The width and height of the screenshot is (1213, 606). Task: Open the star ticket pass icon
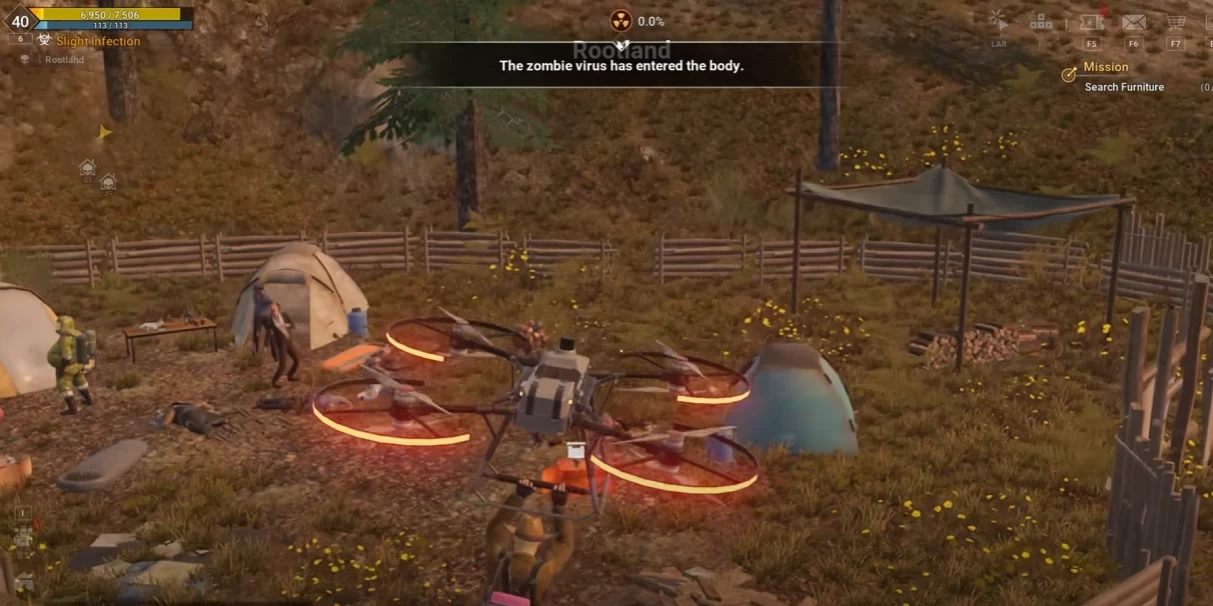point(1091,21)
